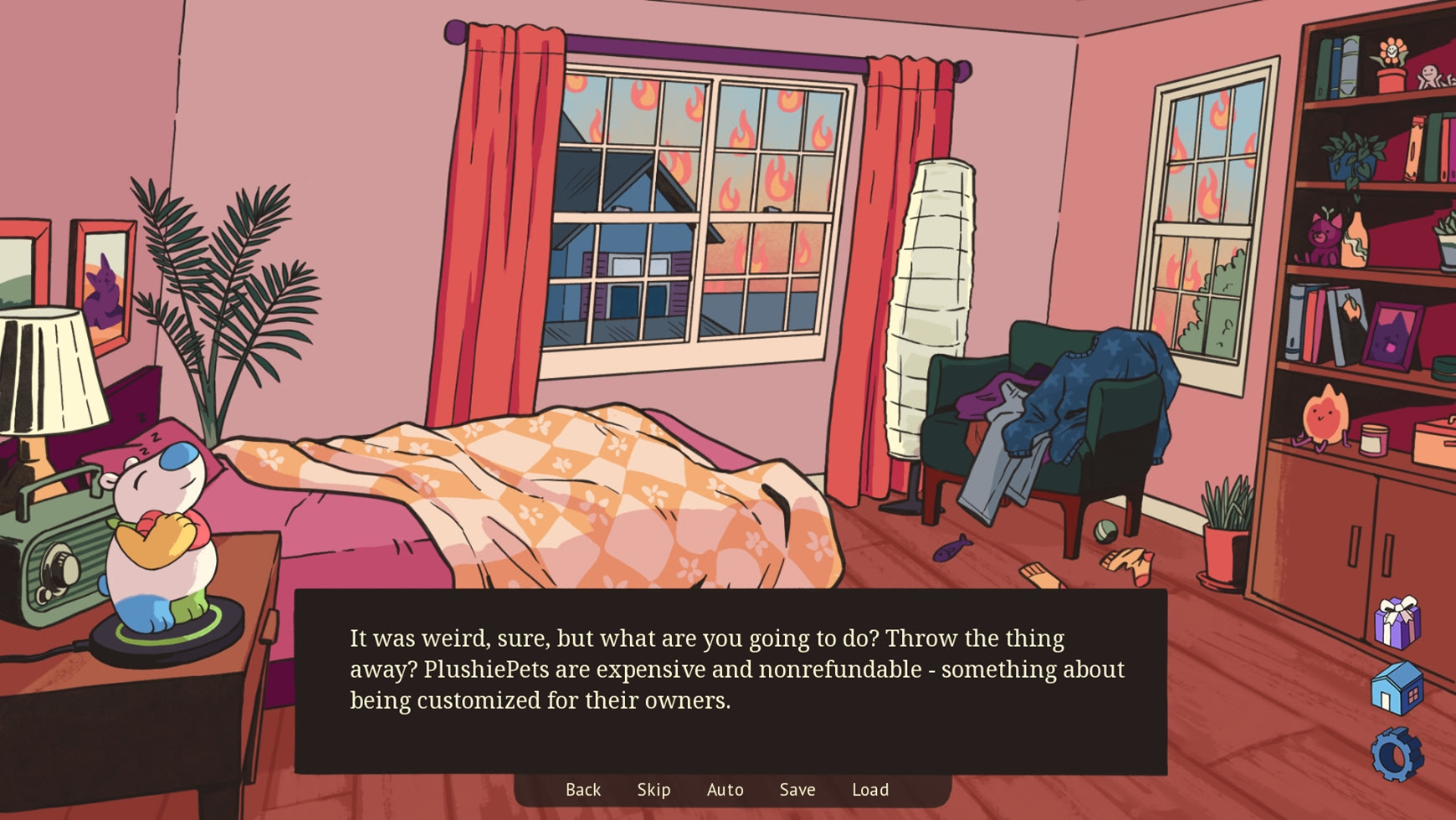The image size is (1456, 820).
Task: Skip through the dialogue text
Action: pos(654,789)
